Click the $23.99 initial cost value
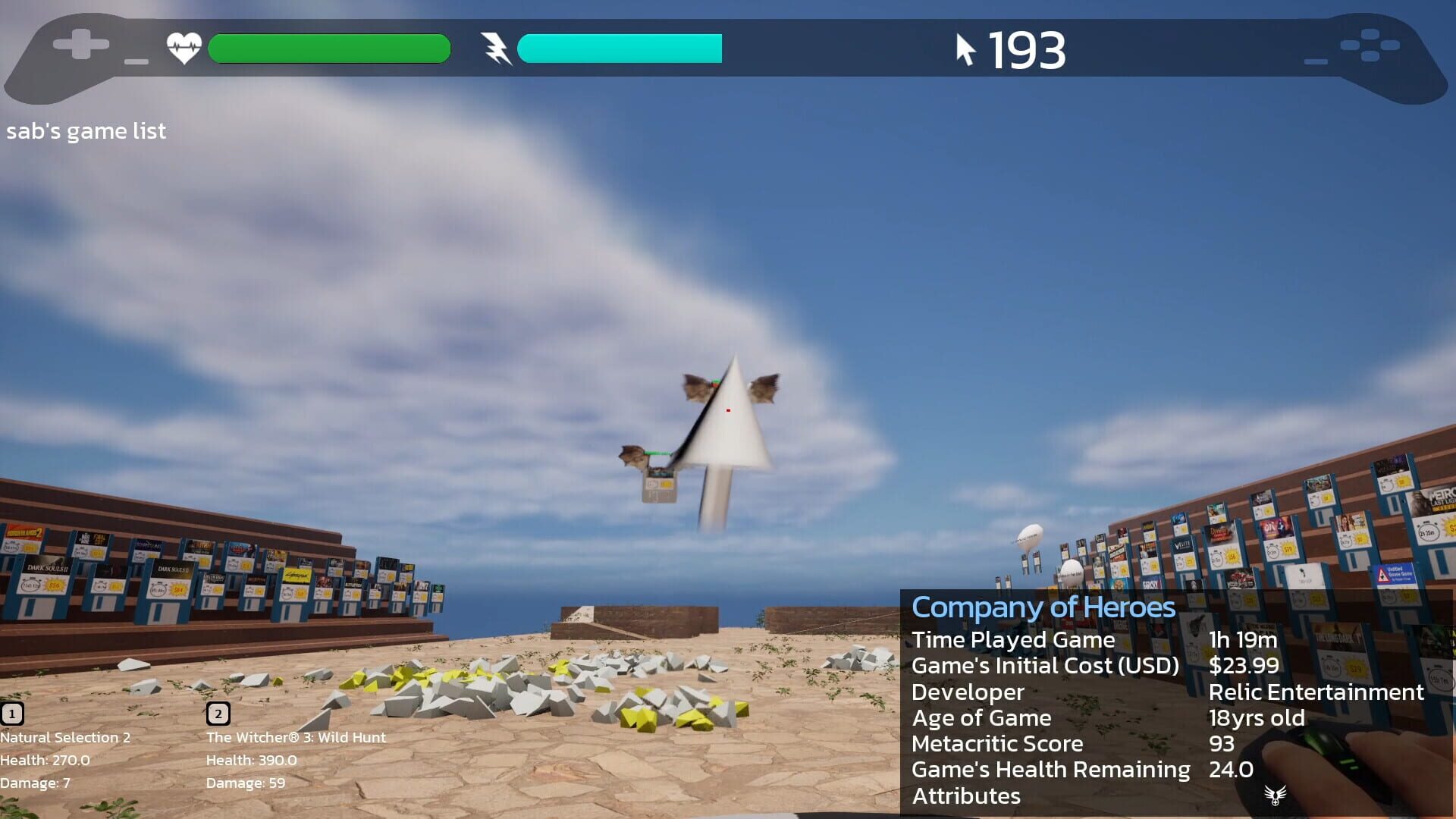This screenshot has width=1456, height=819. [1245, 666]
